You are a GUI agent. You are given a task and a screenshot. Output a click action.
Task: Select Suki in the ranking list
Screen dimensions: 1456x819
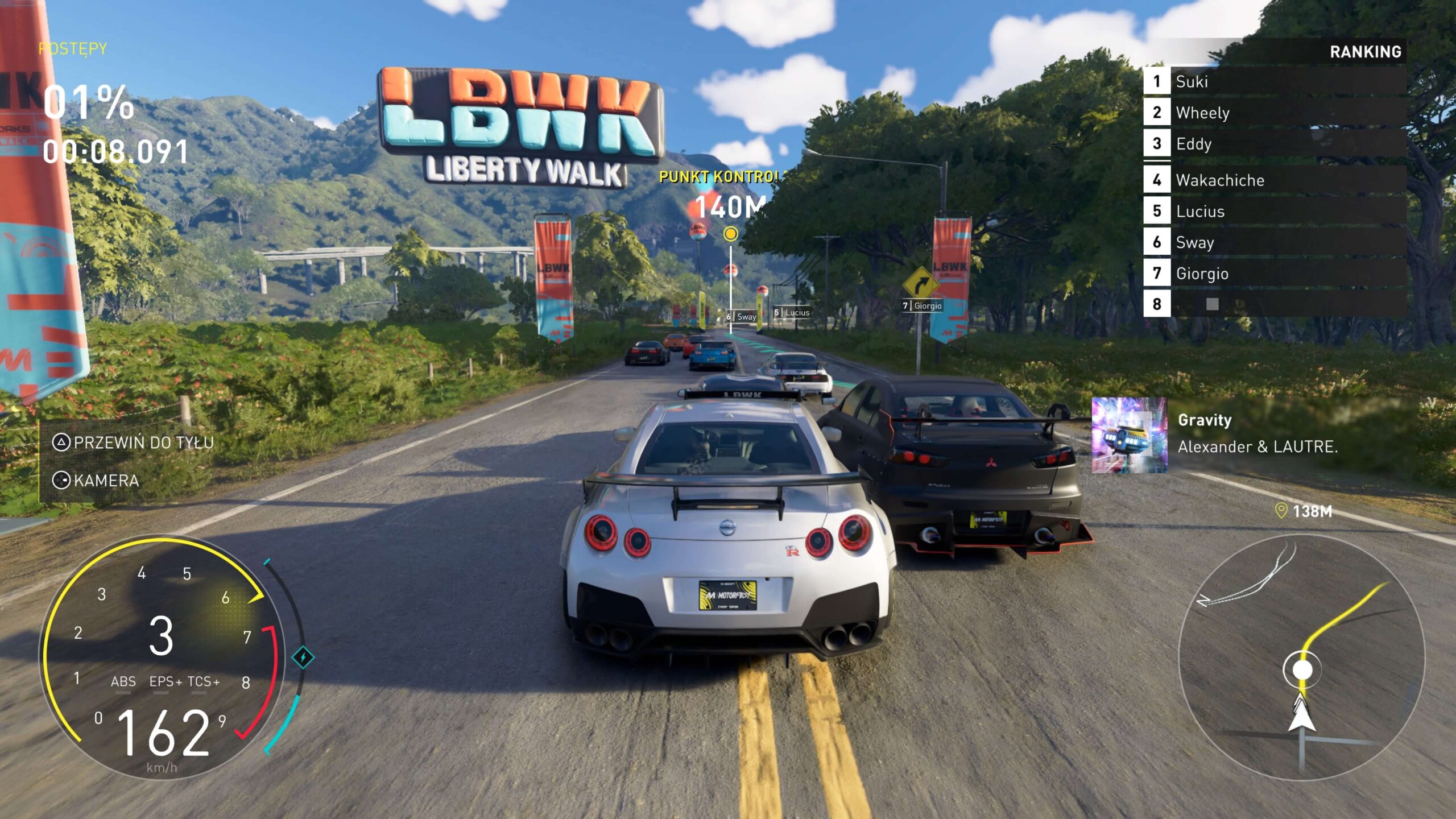1274,81
